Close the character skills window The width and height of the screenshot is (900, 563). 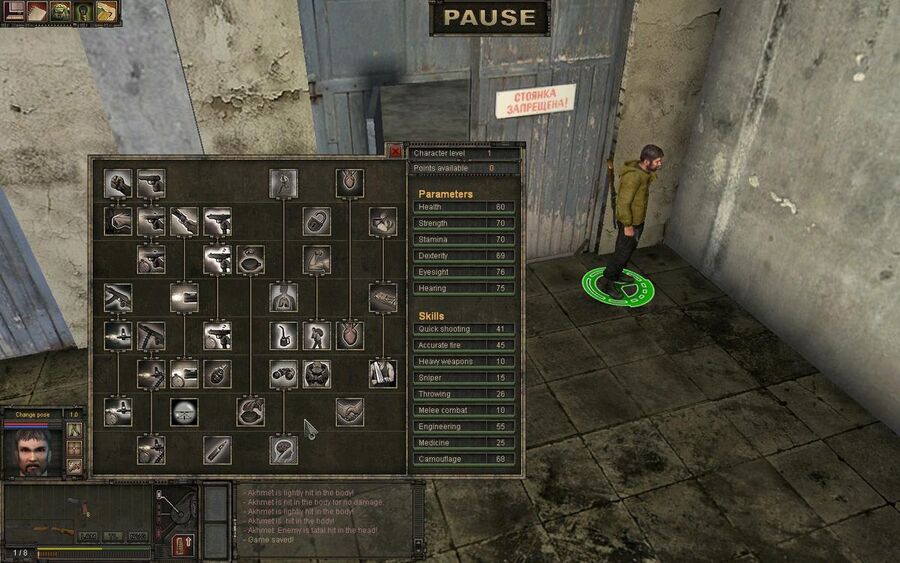coord(396,152)
